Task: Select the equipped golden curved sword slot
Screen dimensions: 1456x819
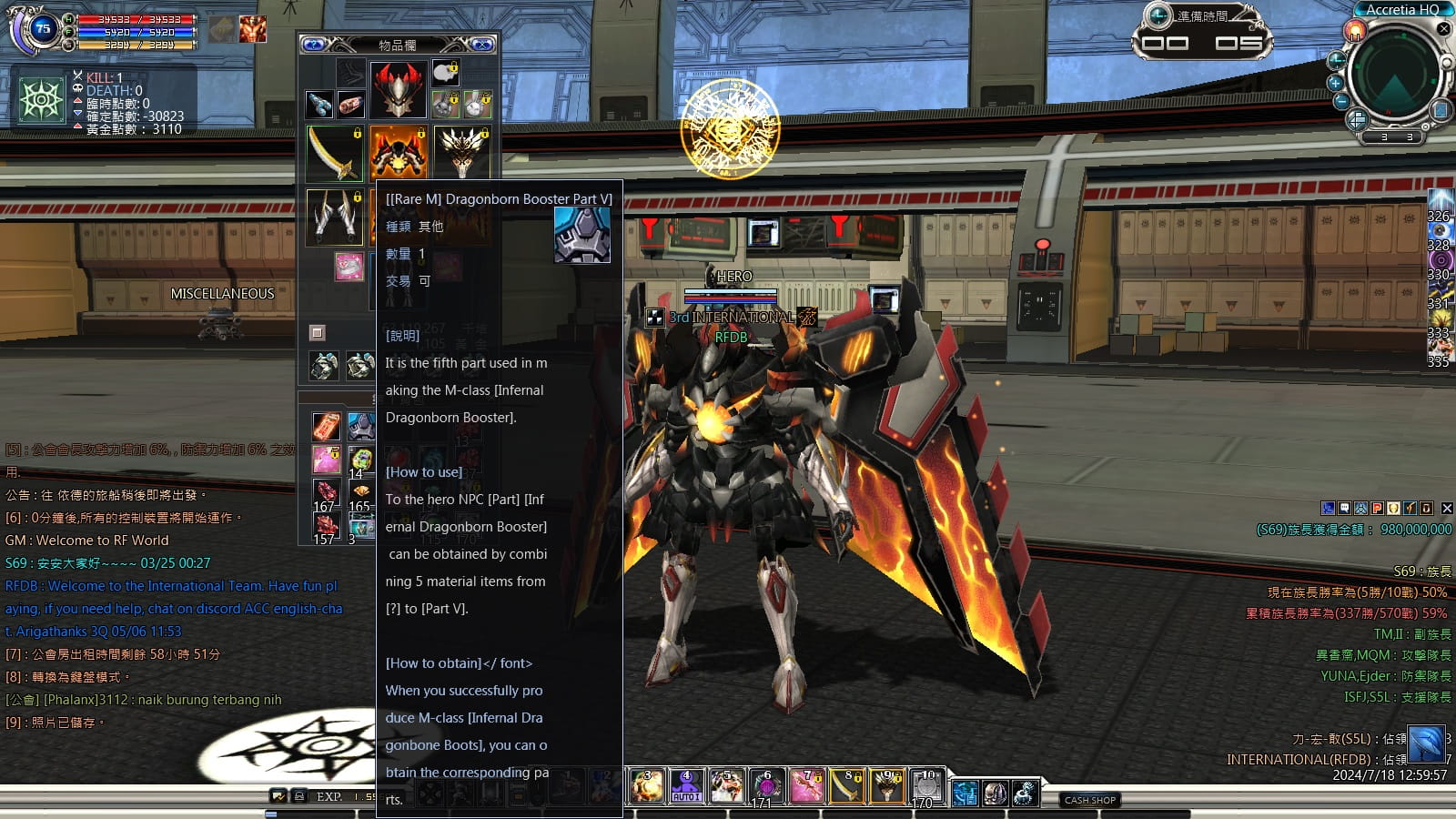Action: point(334,152)
